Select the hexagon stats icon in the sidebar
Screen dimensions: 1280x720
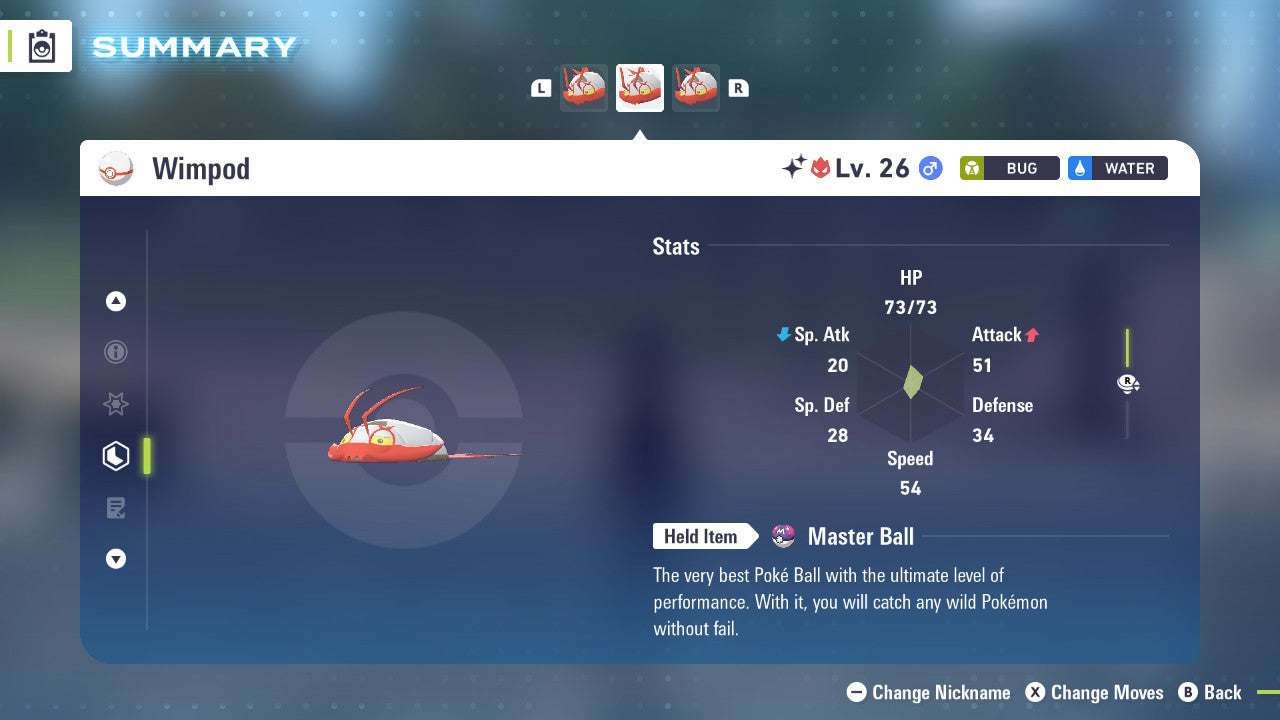116,455
